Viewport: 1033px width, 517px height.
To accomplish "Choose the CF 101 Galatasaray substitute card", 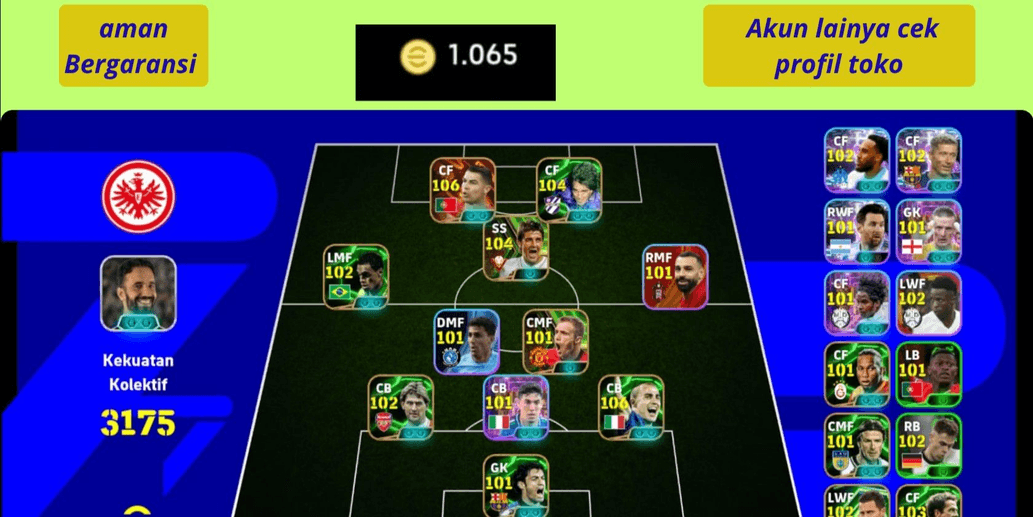I will tap(857, 374).
